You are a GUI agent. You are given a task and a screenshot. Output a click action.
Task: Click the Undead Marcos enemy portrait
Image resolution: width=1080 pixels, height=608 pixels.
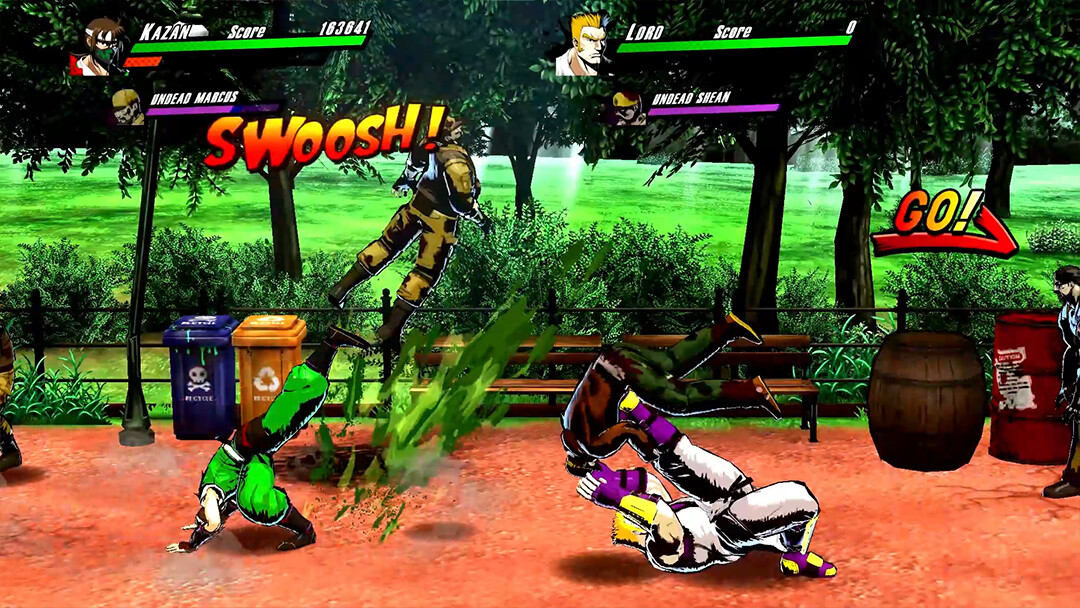[x=127, y=106]
